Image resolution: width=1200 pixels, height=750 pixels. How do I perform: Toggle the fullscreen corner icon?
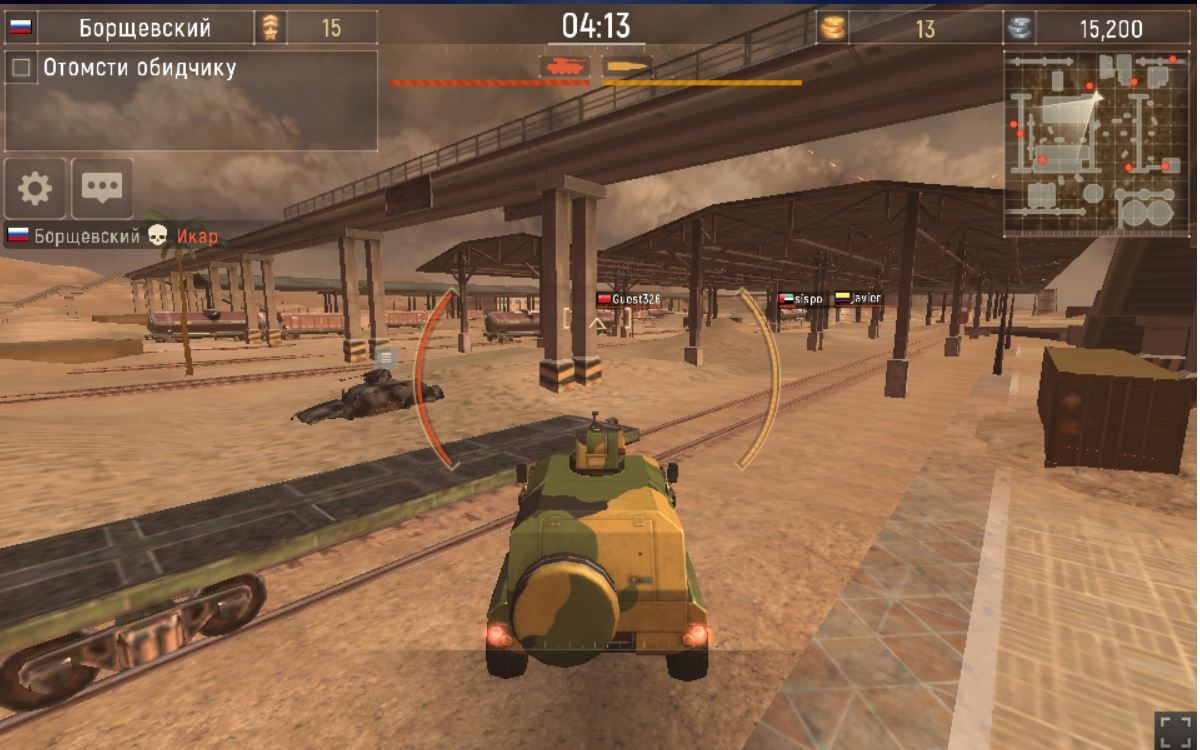pos(1173,729)
